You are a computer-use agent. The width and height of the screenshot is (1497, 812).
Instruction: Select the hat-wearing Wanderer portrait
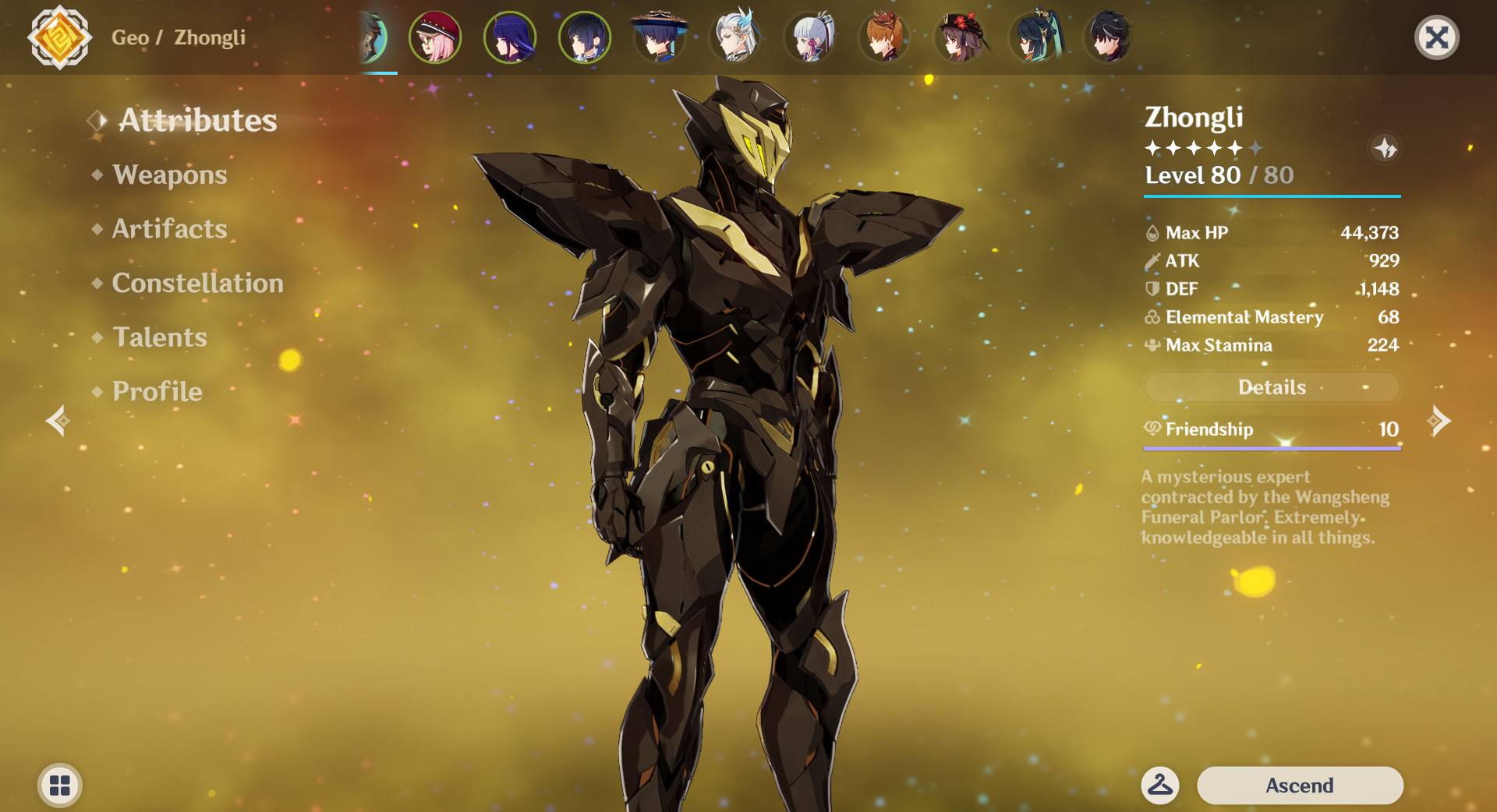click(x=659, y=37)
